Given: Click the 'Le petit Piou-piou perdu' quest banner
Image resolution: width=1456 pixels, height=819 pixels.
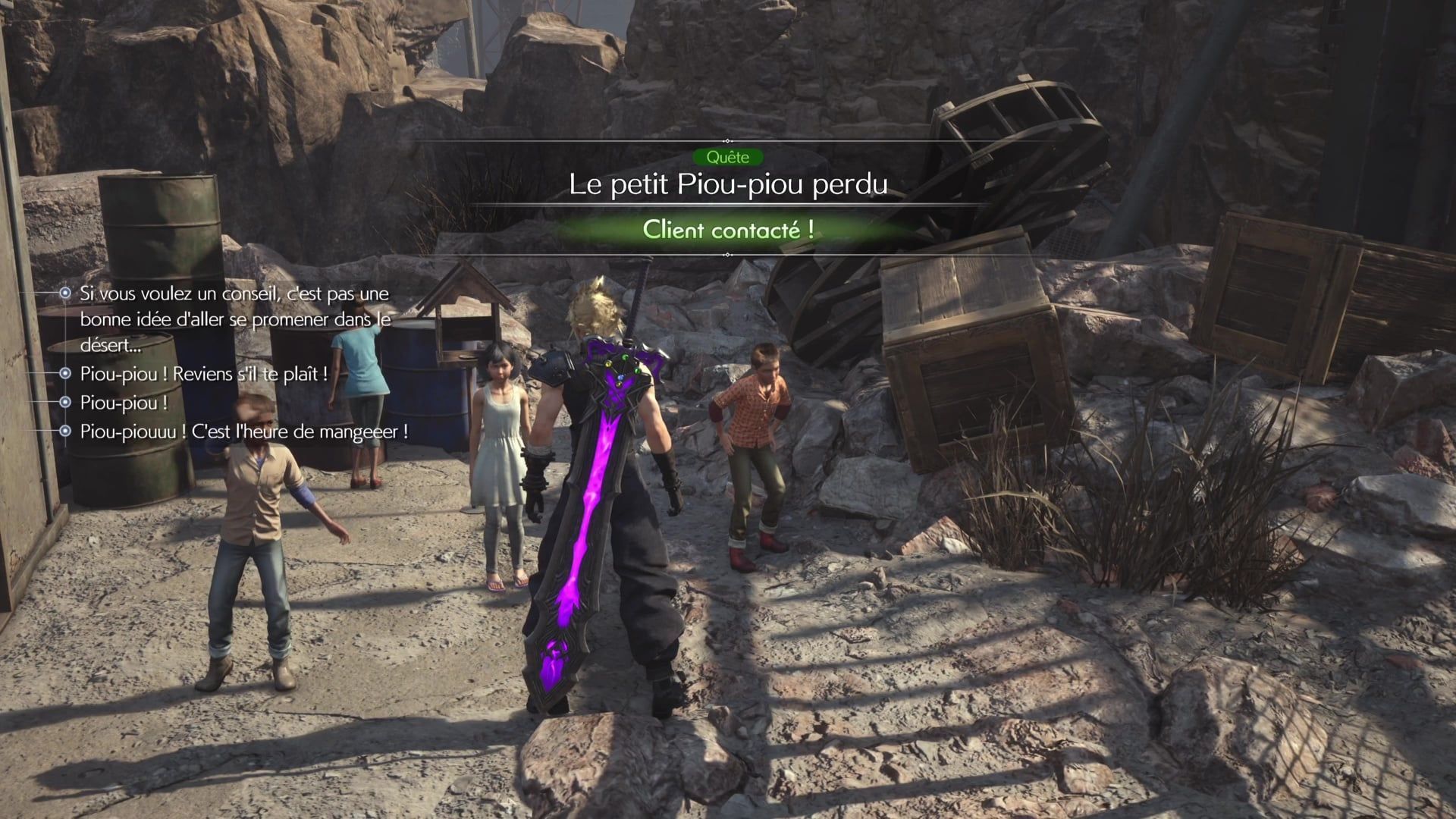Looking at the screenshot, I should click(728, 184).
